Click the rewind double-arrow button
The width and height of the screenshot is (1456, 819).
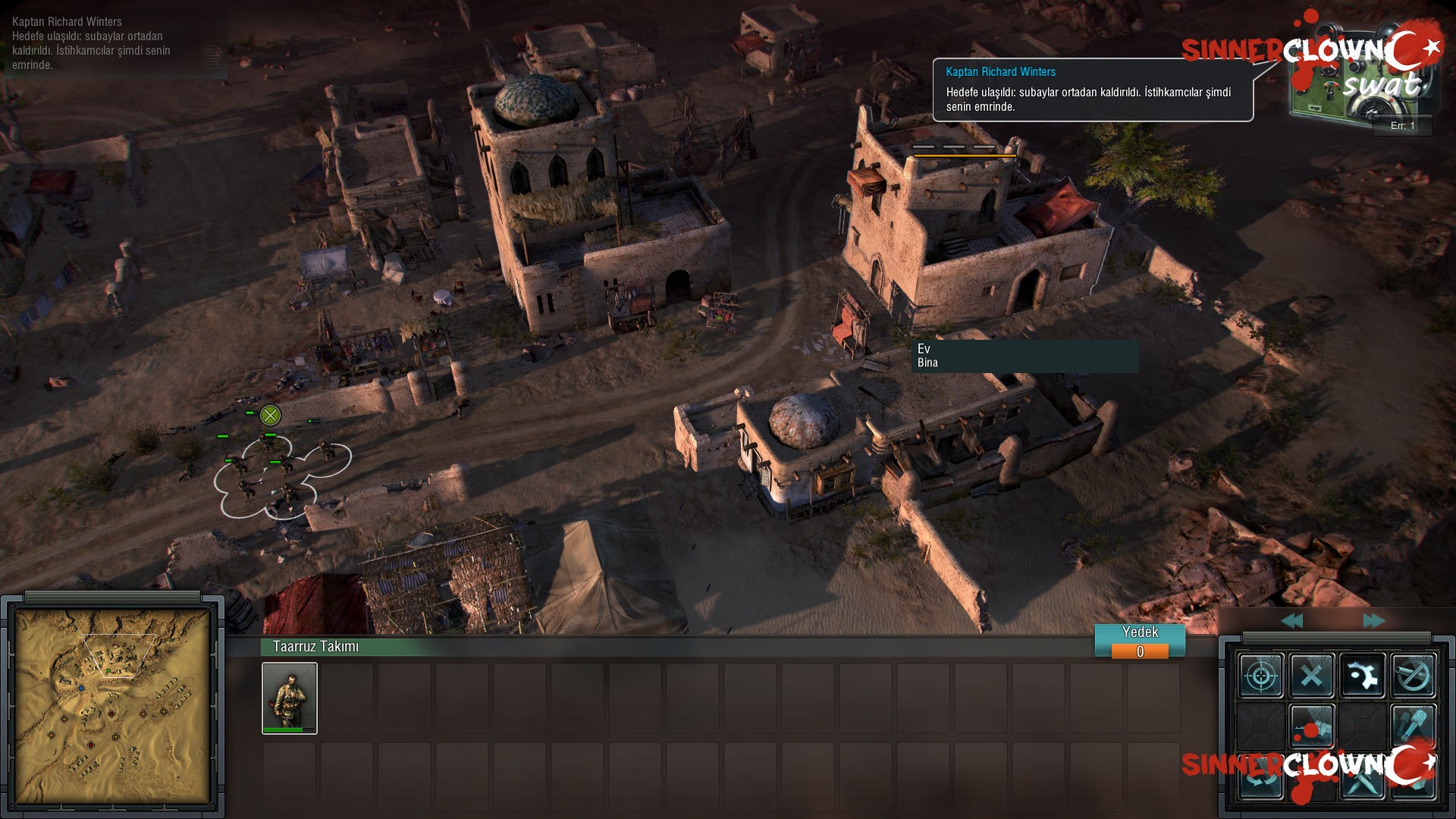(x=1292, y=621)
